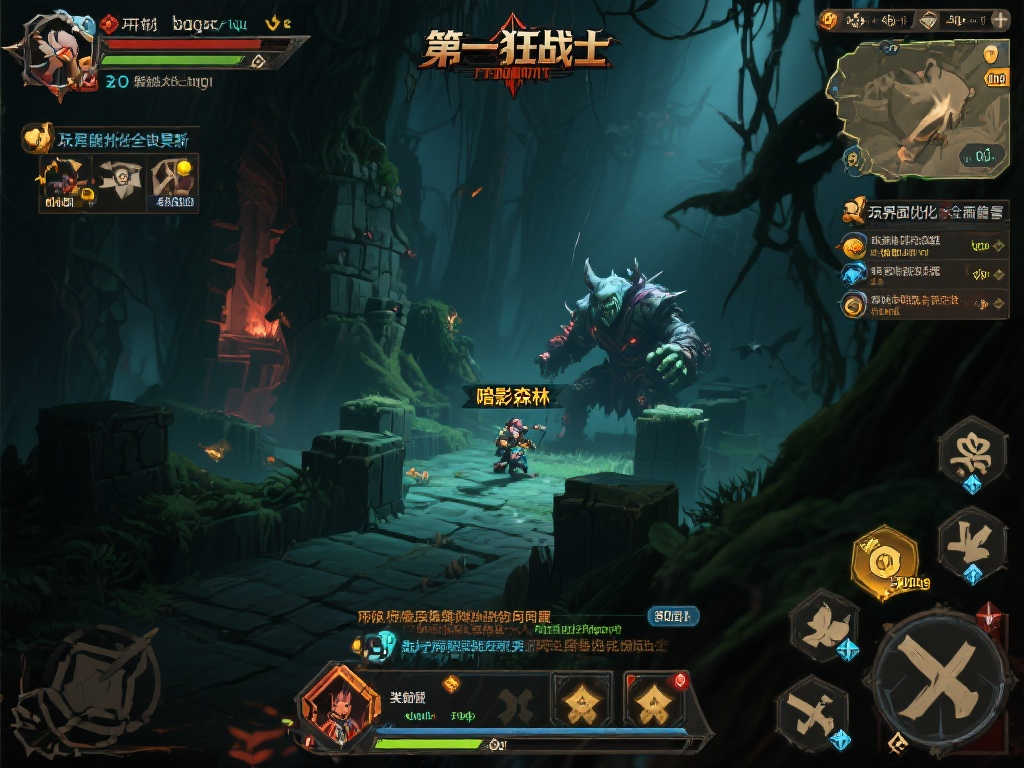The height and width of the screenshot is (768, 1024).
Task: Click the blue button beside the chat text
Action: click(672, 616)
